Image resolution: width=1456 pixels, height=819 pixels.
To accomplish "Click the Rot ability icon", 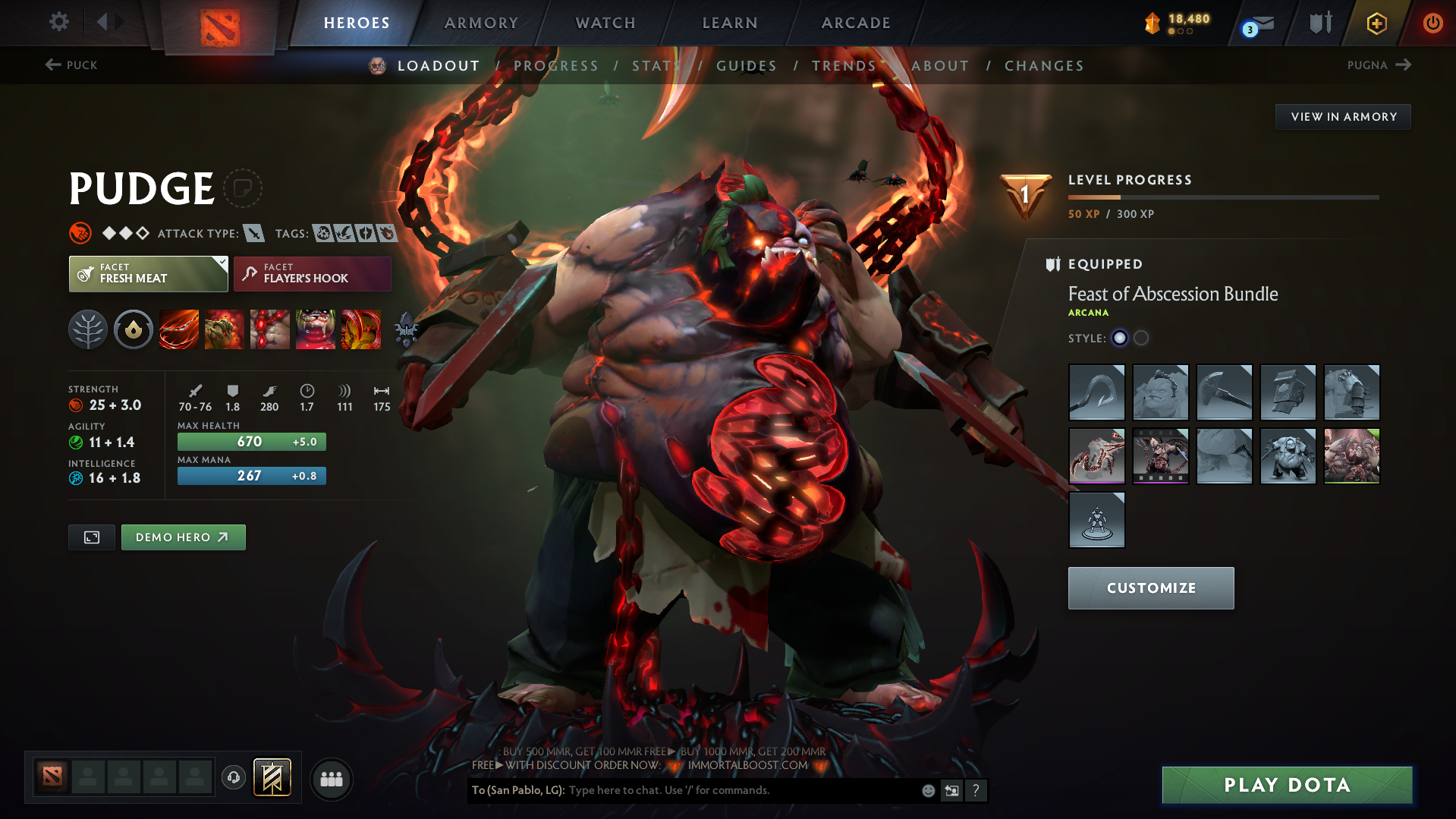I will click(x=224, y=329).
